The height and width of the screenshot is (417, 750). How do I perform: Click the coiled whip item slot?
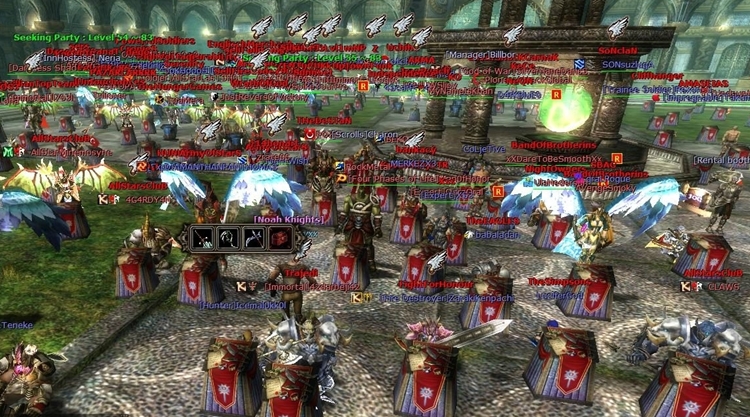point(229,238)
